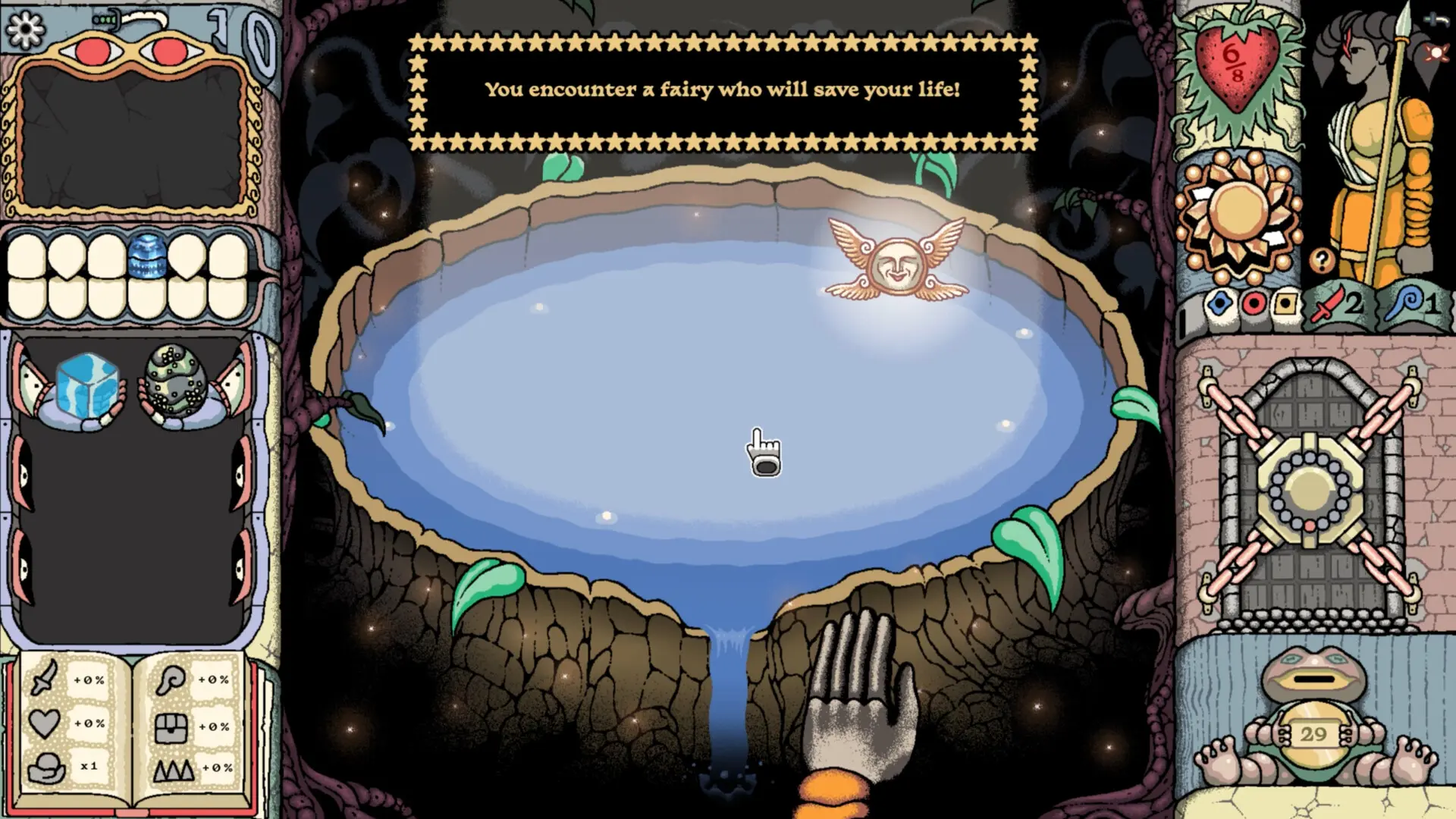Click the spikes stat in the book
This screenshot has height=819, width=1456.
coord(173,770)
